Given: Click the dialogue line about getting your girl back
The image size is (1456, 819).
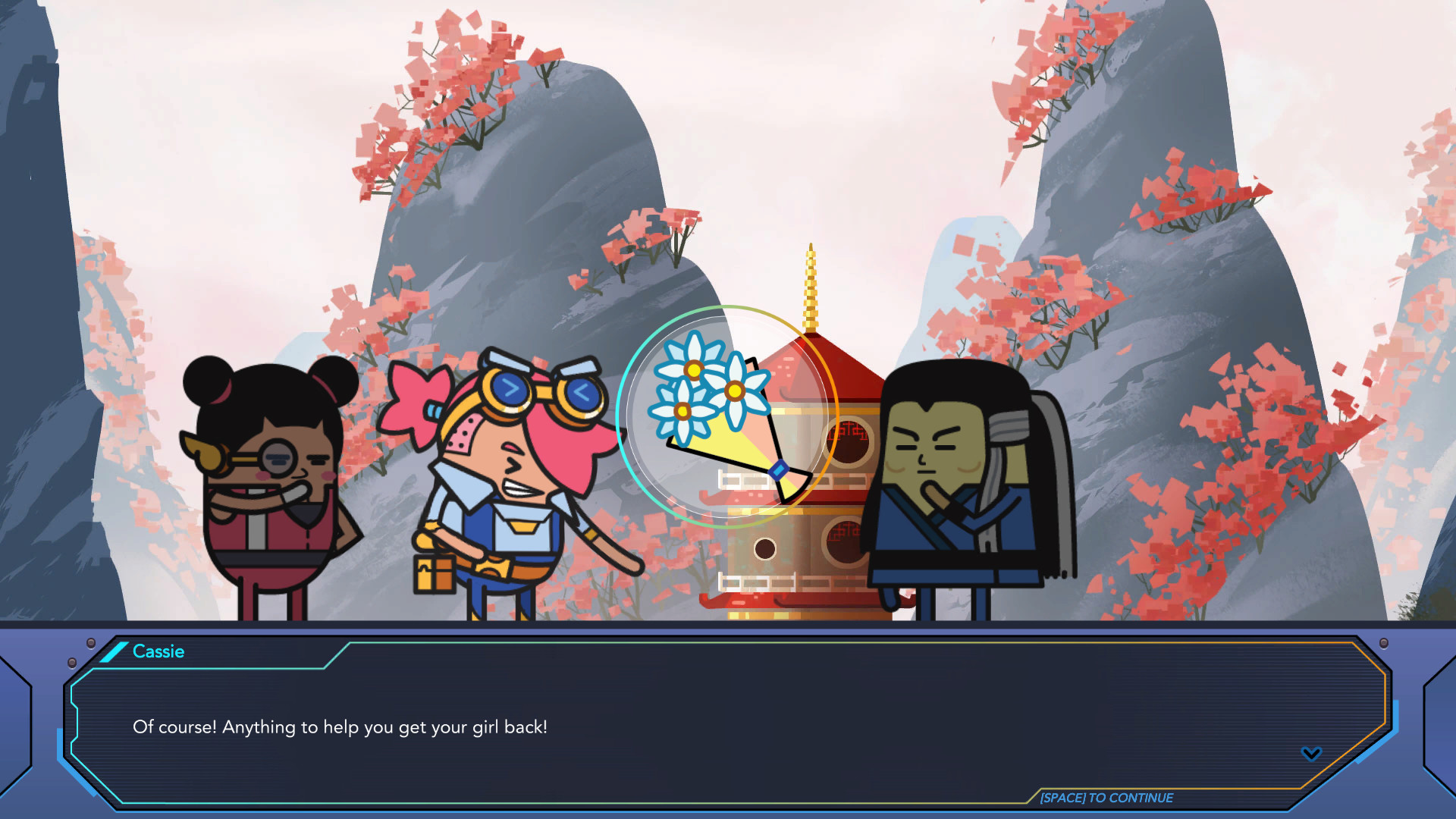Looking at the screenshot, I should (339, 726).
